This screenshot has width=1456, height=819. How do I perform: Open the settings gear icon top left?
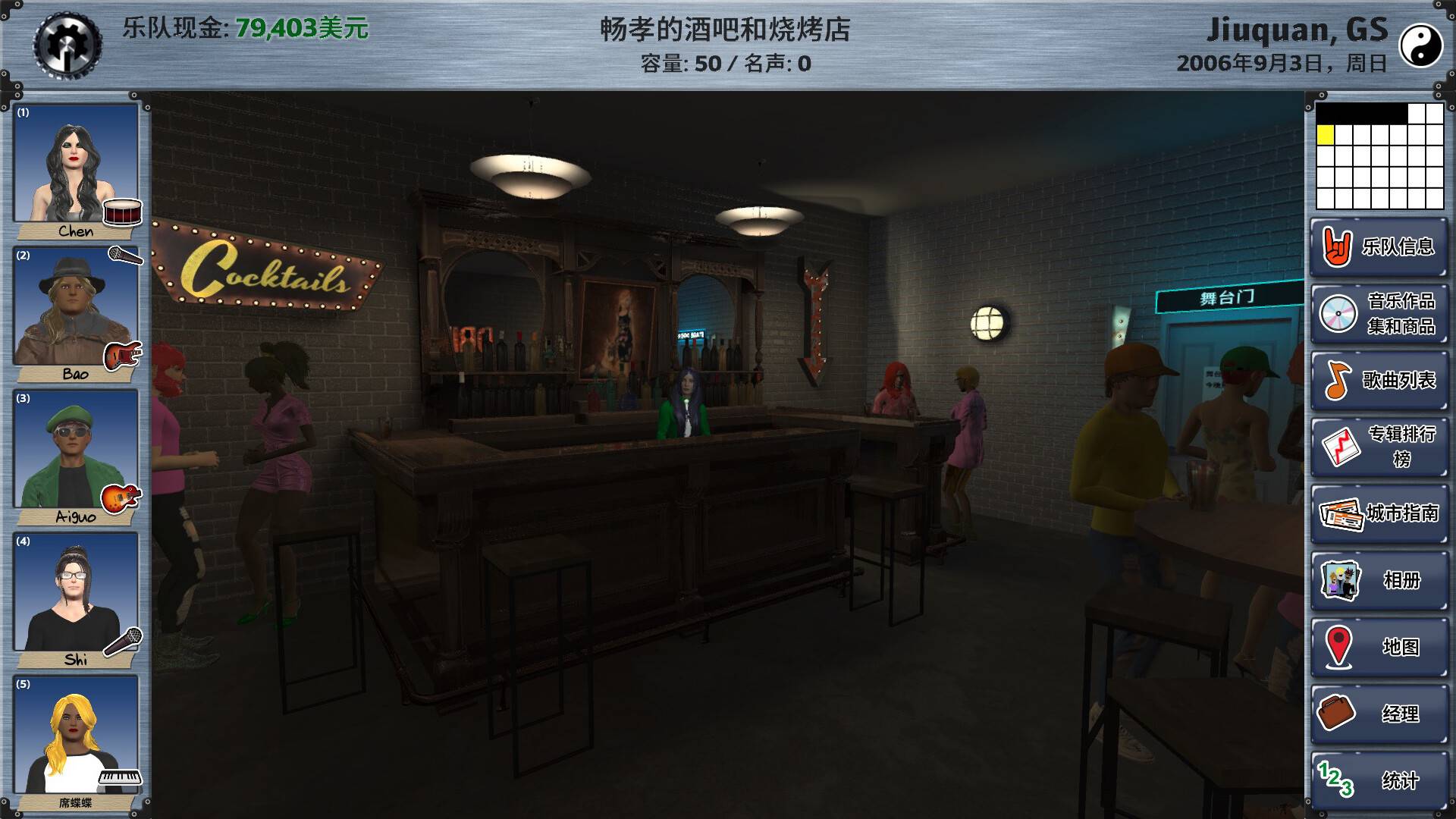[x=67, y=42]
